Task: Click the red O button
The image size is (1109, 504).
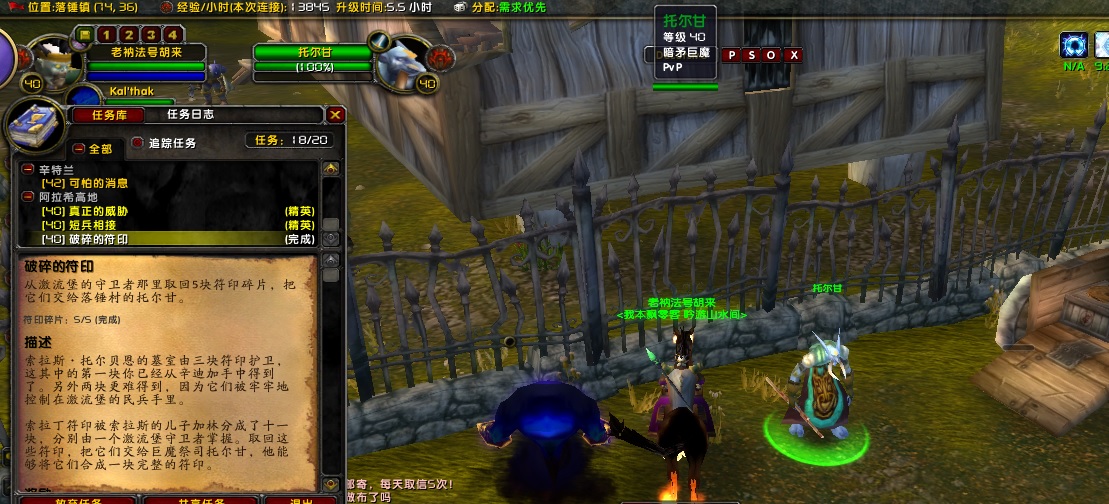Action: (x=772, y=55)
